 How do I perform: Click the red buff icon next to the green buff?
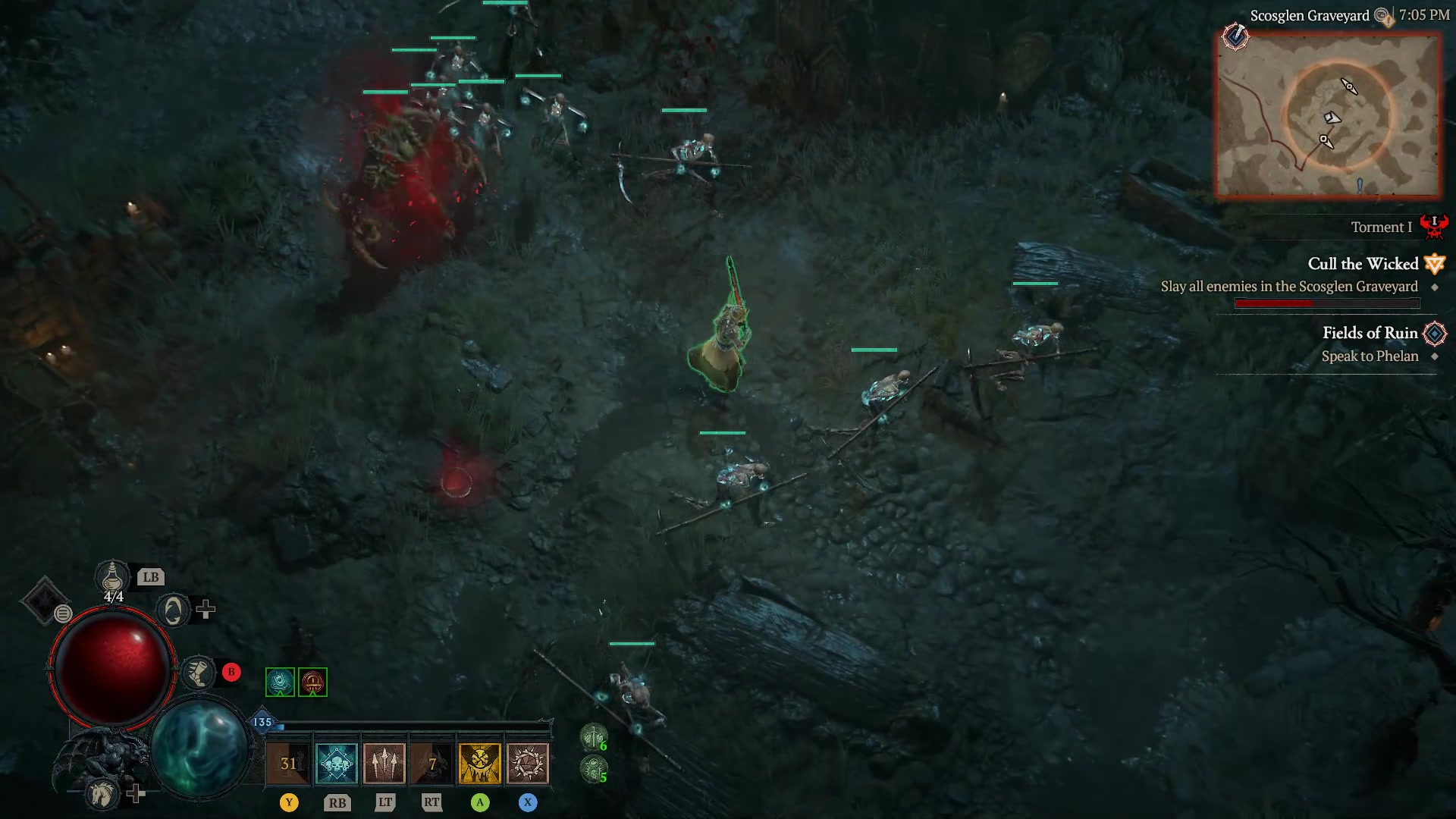pyautogui.click(x=312, y=682)
